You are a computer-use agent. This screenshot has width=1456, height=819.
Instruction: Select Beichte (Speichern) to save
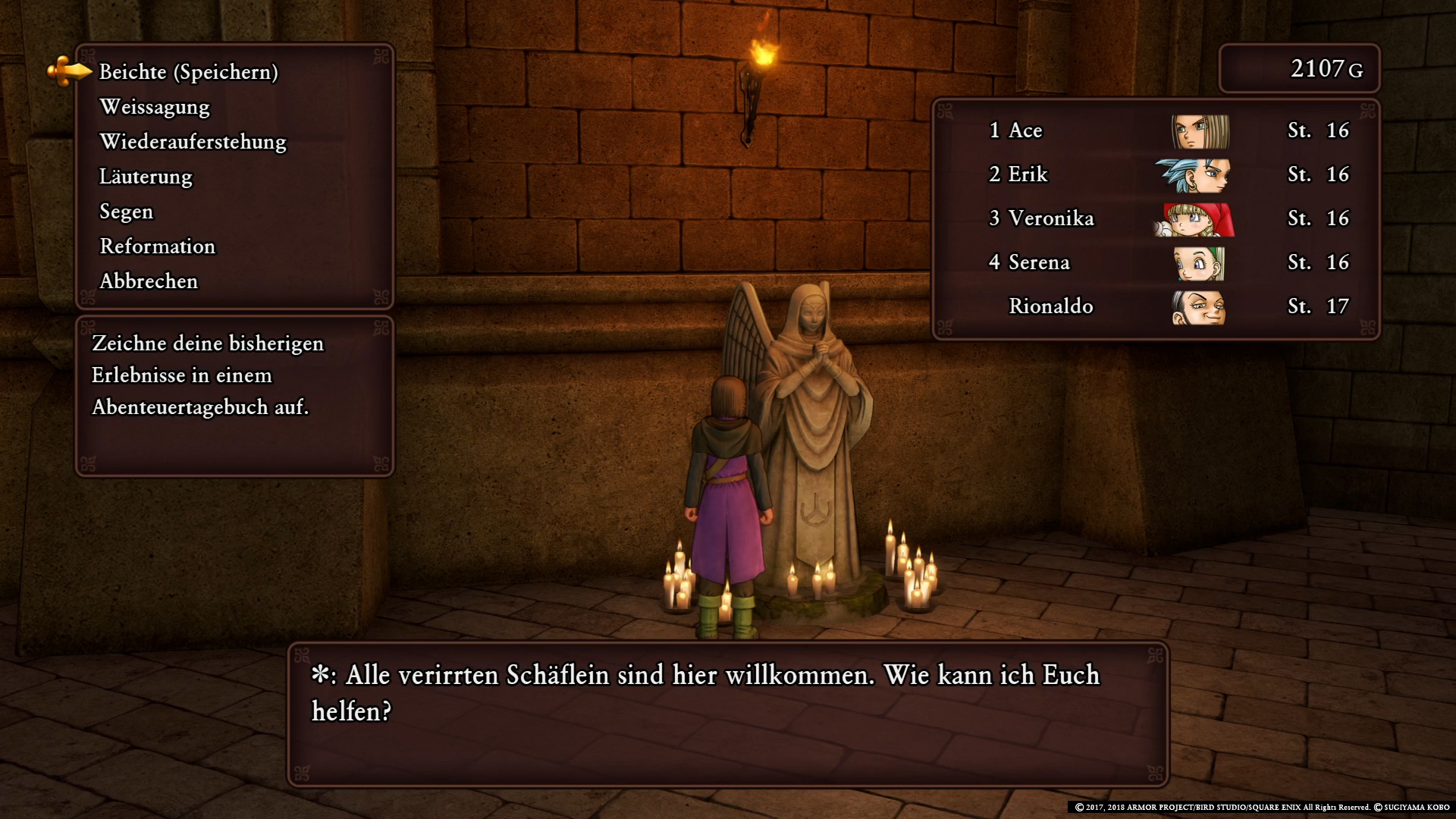189,72
